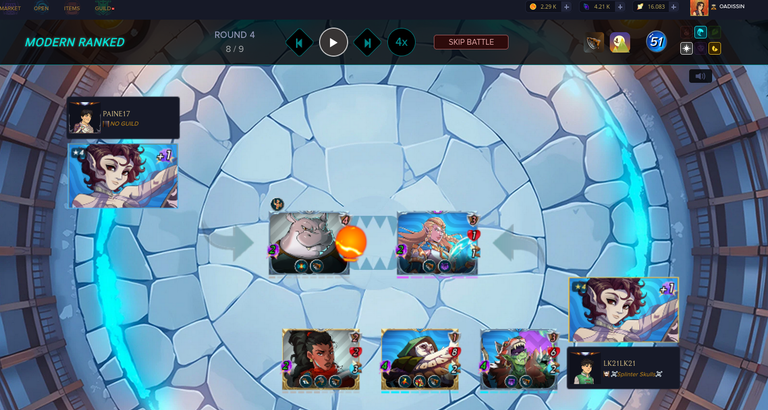768x410 pixels.
Task: Step forward to the next action
Action: [x=368, y=42]
